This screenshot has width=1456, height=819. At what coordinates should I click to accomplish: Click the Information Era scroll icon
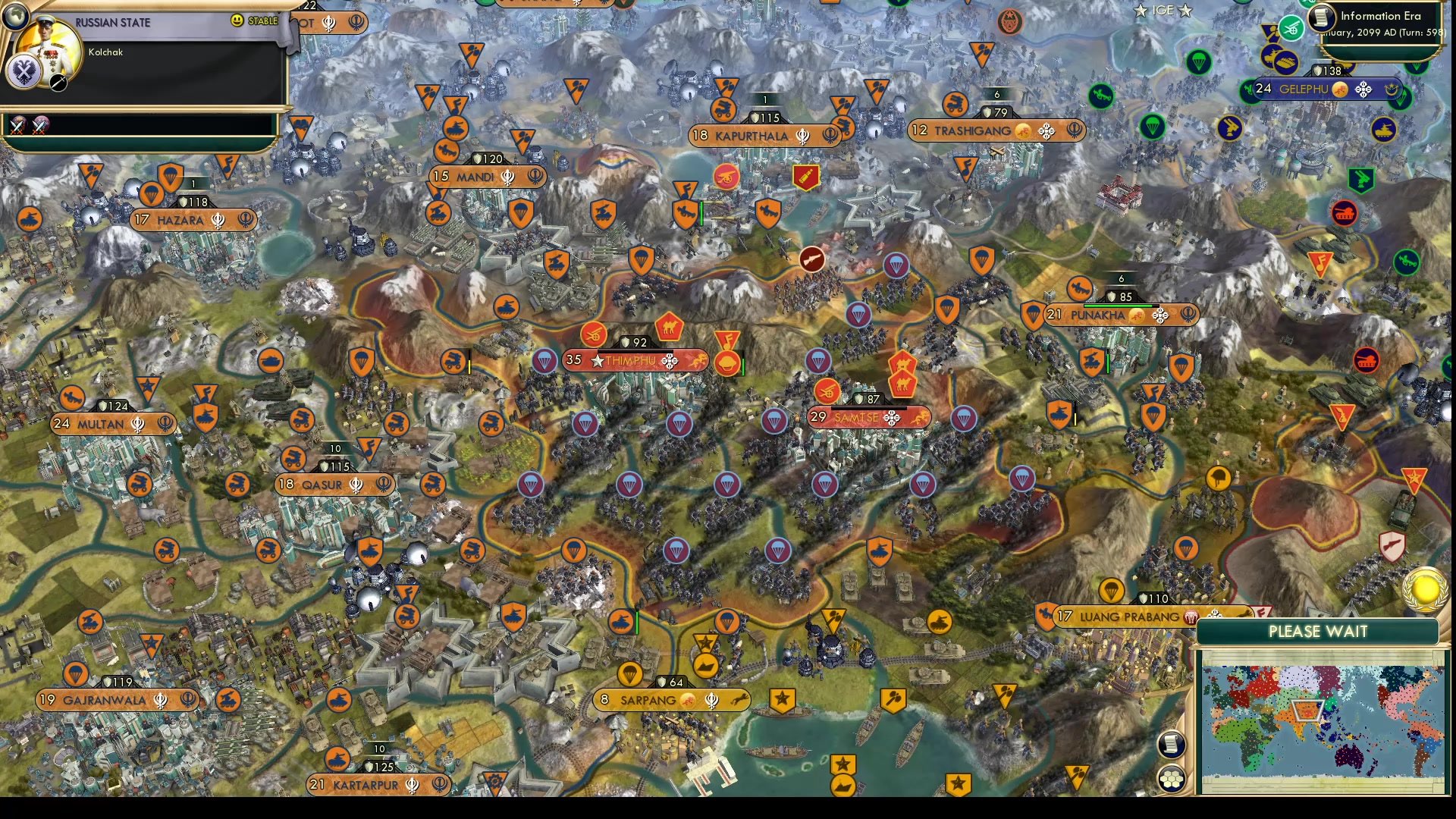point(1319,18)
